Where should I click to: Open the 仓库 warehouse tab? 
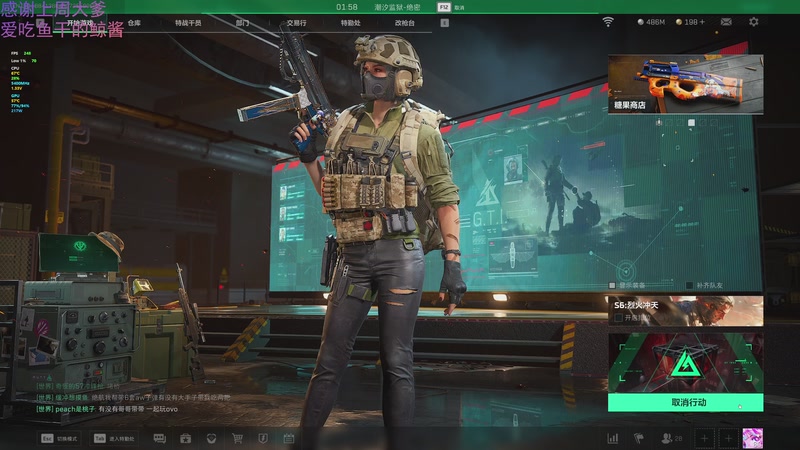pyautogui.click(x=135, y=21)
